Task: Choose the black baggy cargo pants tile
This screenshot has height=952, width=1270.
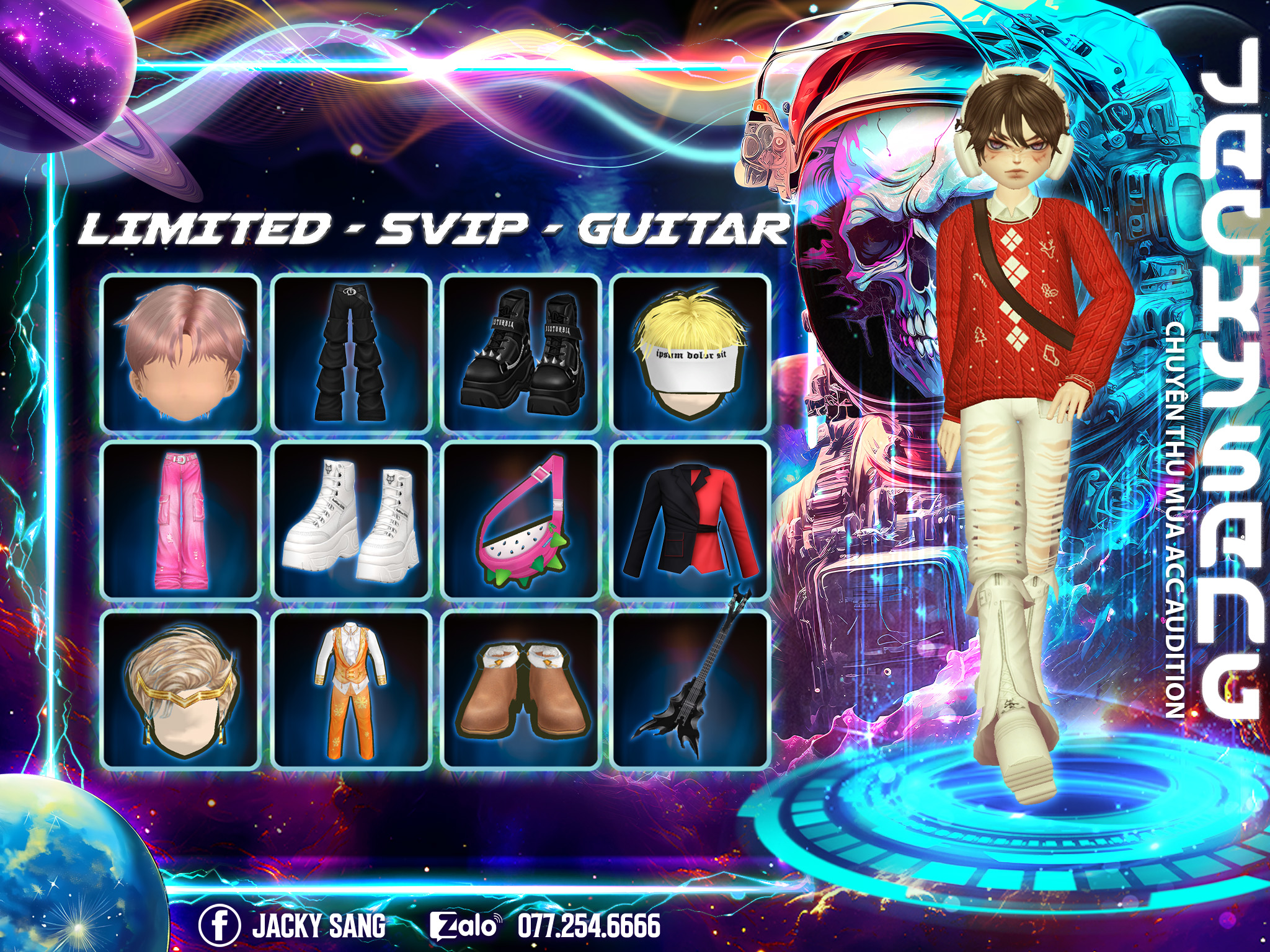Action: [351, 353]
